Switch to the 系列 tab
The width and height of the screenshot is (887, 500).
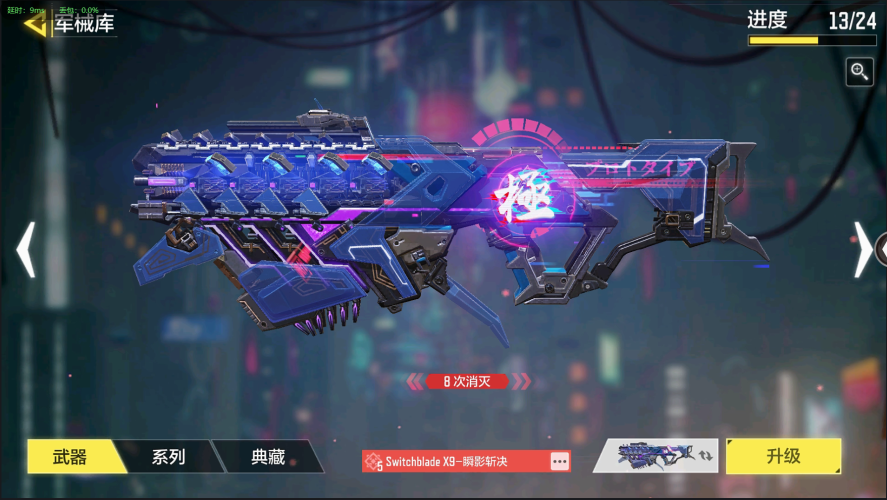pos(168,457)
